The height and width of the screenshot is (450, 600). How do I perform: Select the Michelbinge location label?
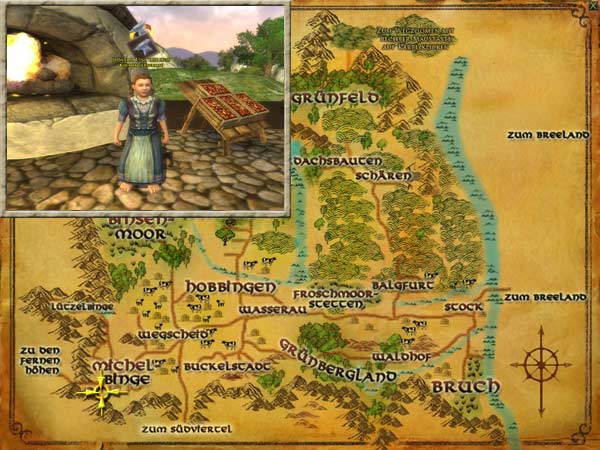point(120,371)
